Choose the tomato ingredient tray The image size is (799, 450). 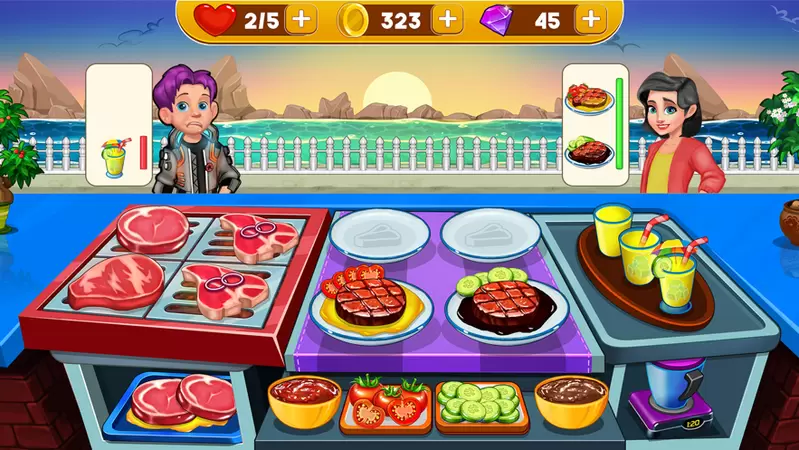coord(385,403)
